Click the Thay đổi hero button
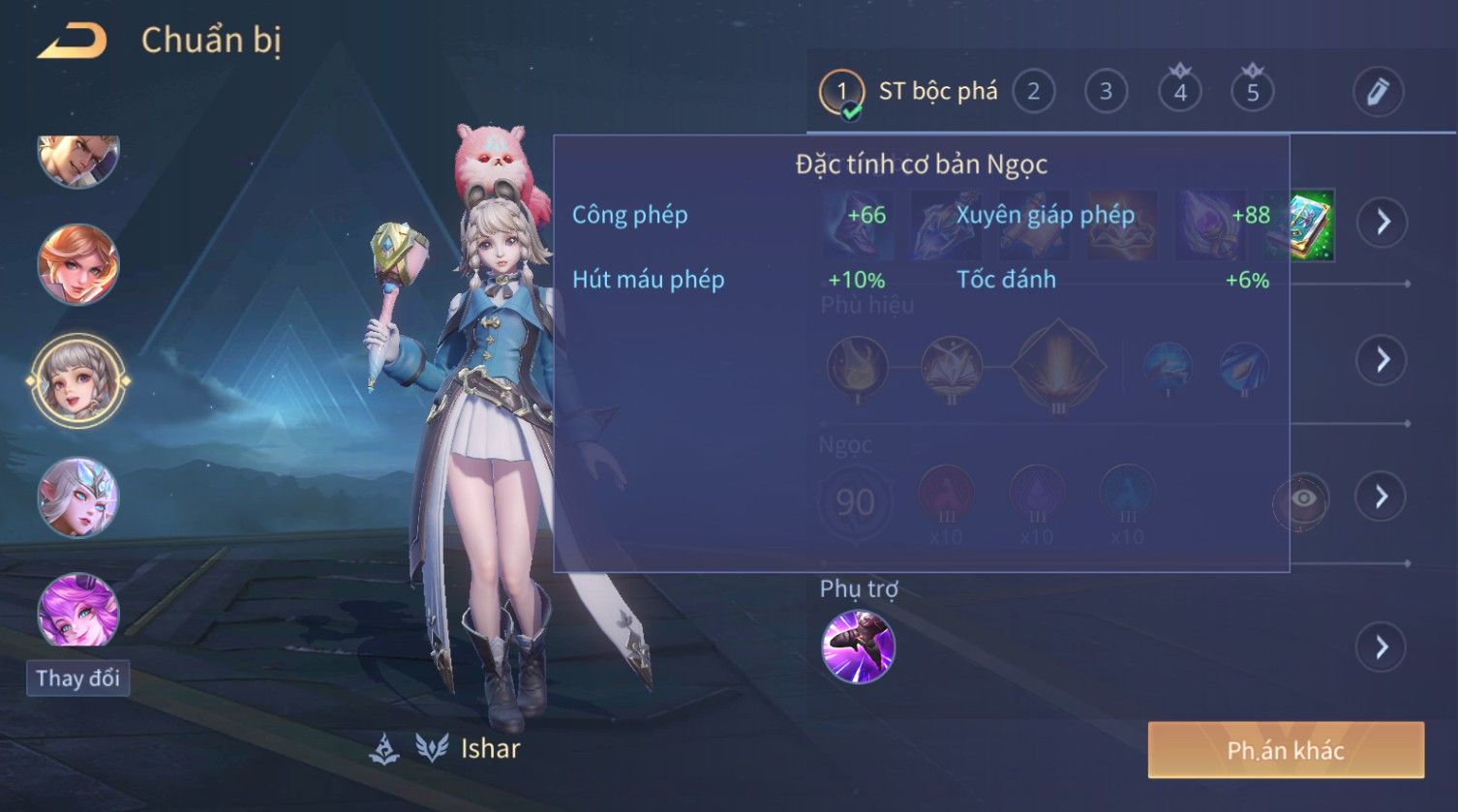The height and width of the screenshot is (812, 1458). [77, 678]
